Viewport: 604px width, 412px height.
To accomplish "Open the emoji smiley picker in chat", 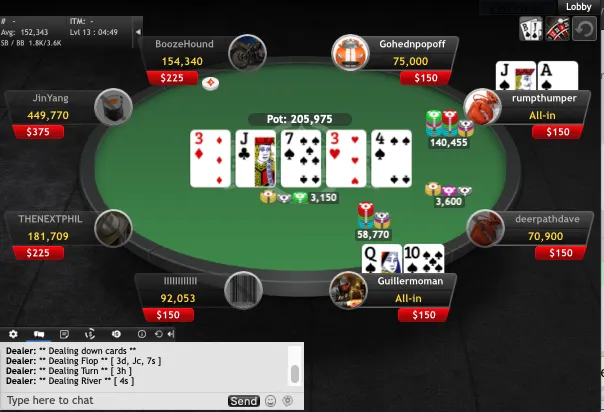I will tap(271, 401).
